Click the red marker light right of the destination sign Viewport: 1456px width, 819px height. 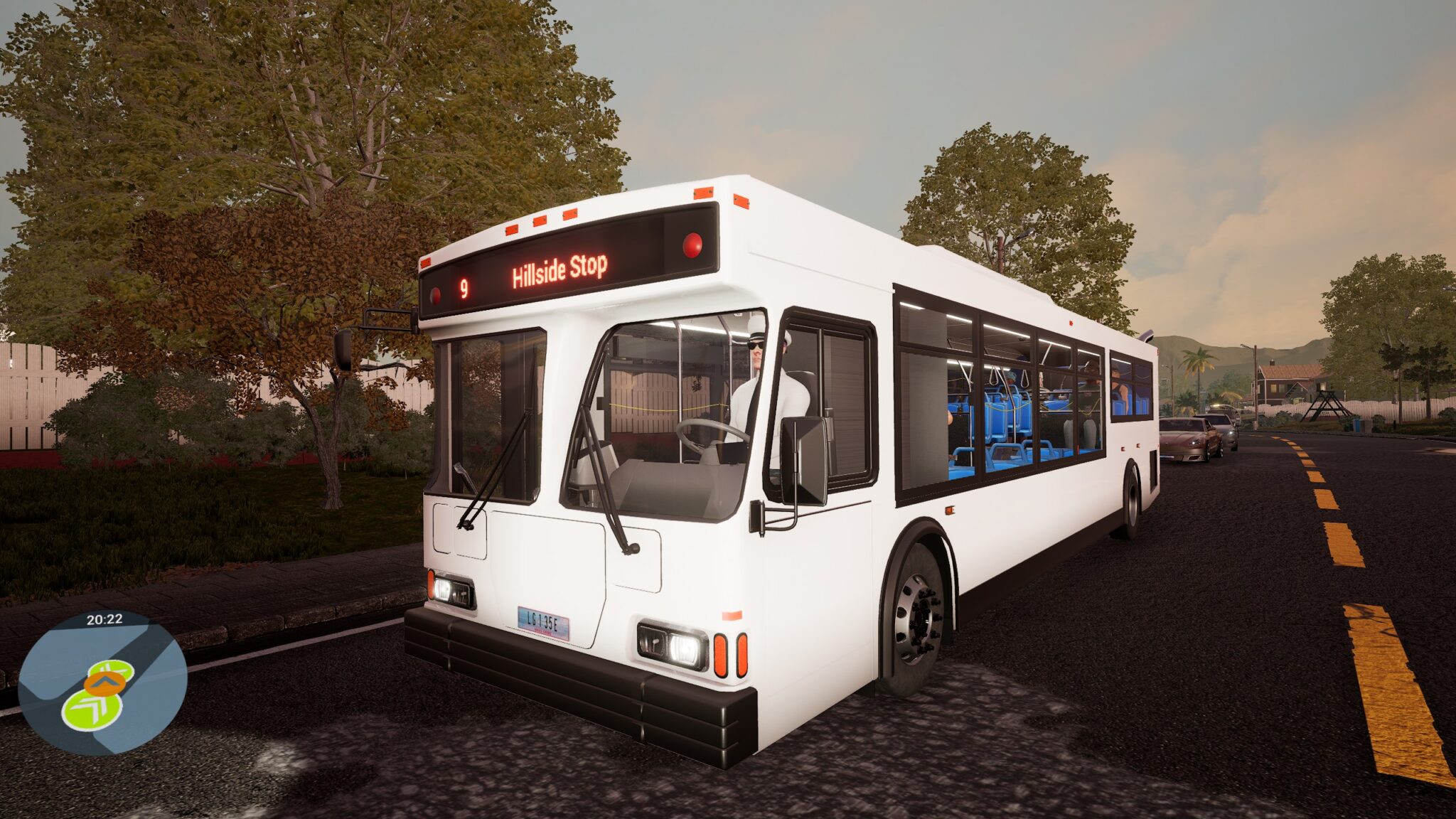tap(693, 247)
